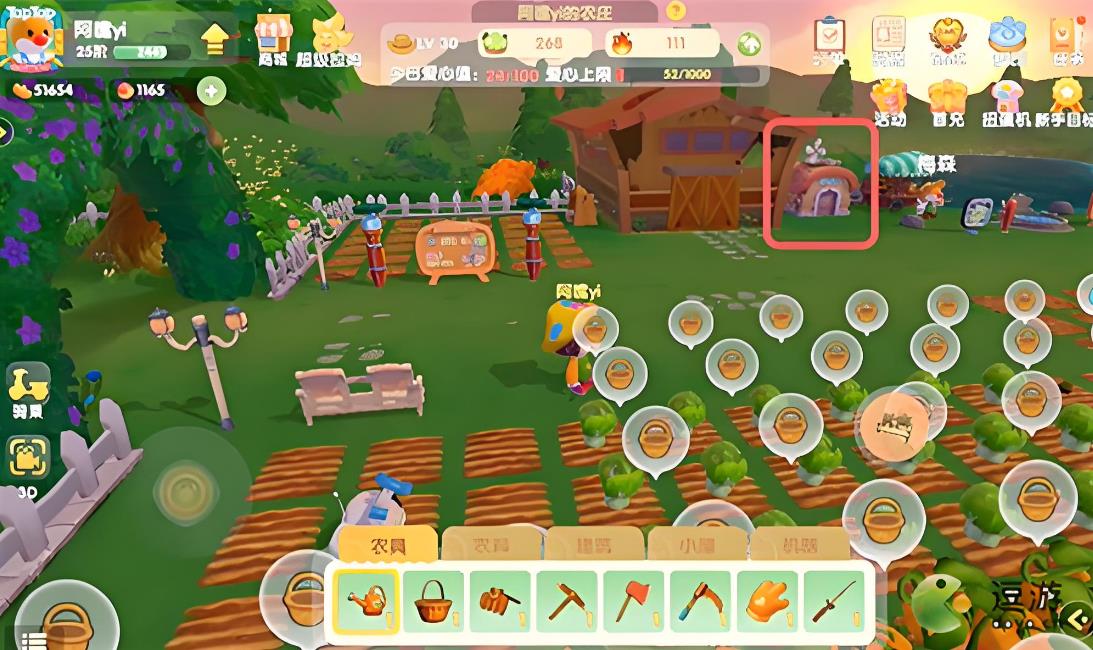Tap the scooter vehicle icon
Image resolution: width=1093 pixels, height=650 pixels.
pos(28,386)
